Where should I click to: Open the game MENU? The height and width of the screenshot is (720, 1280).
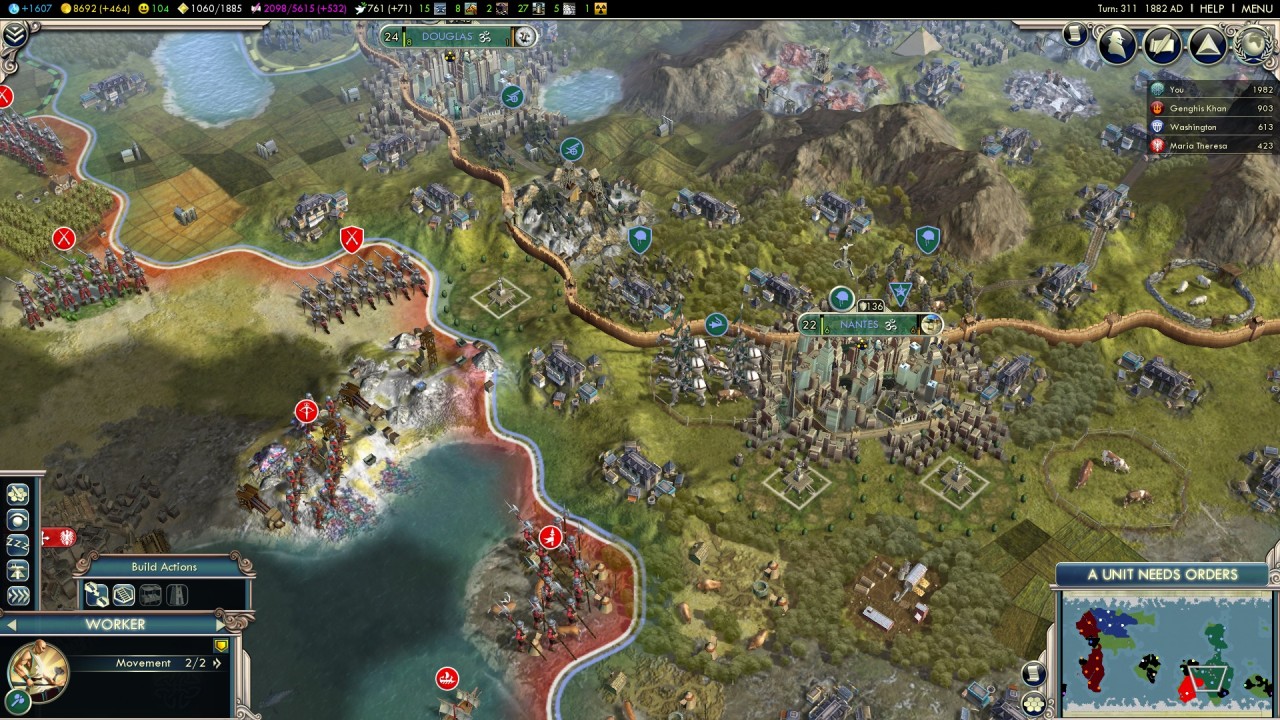[1257, 8]
